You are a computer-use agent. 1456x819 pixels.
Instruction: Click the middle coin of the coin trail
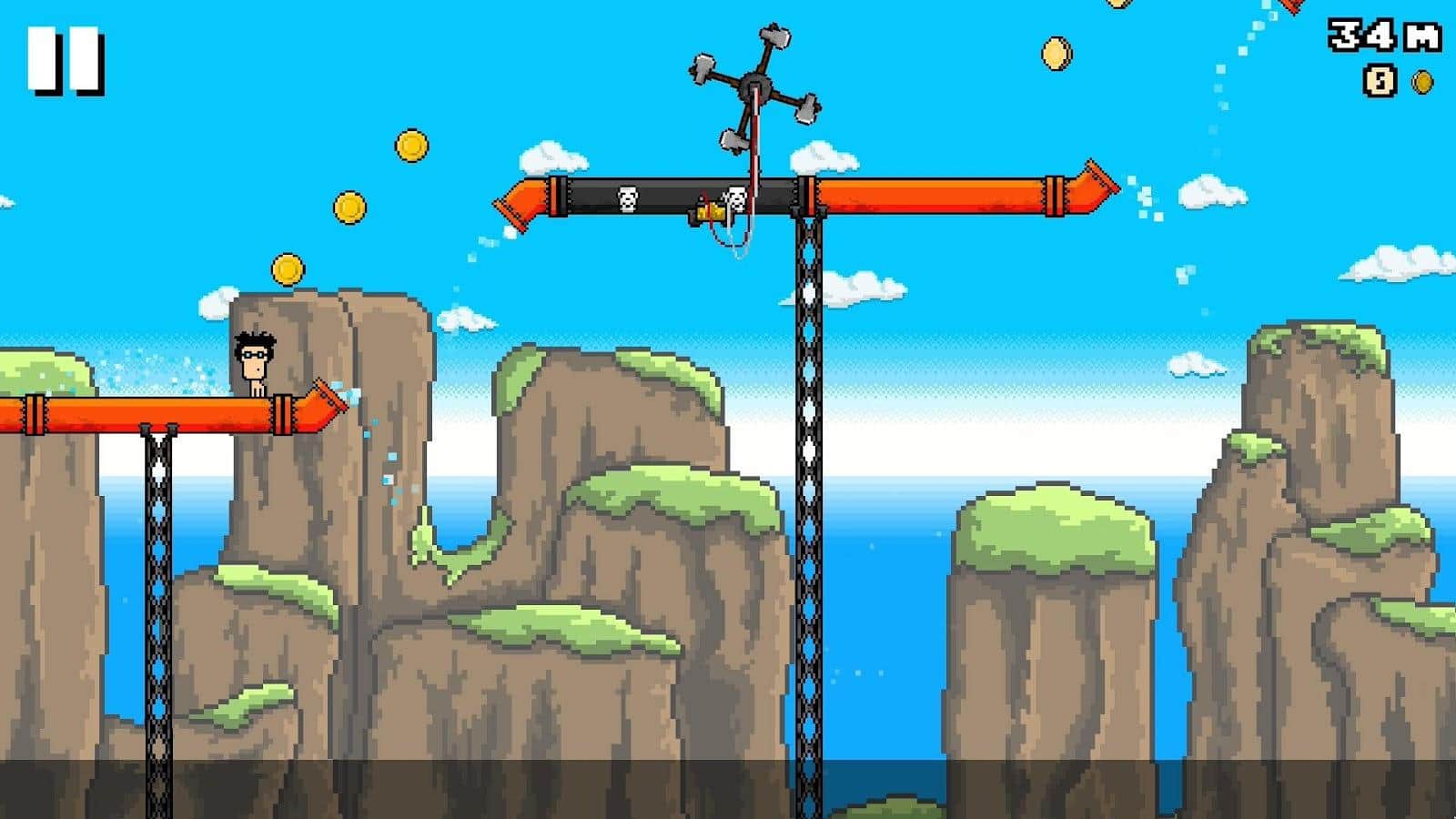[349, 206]
